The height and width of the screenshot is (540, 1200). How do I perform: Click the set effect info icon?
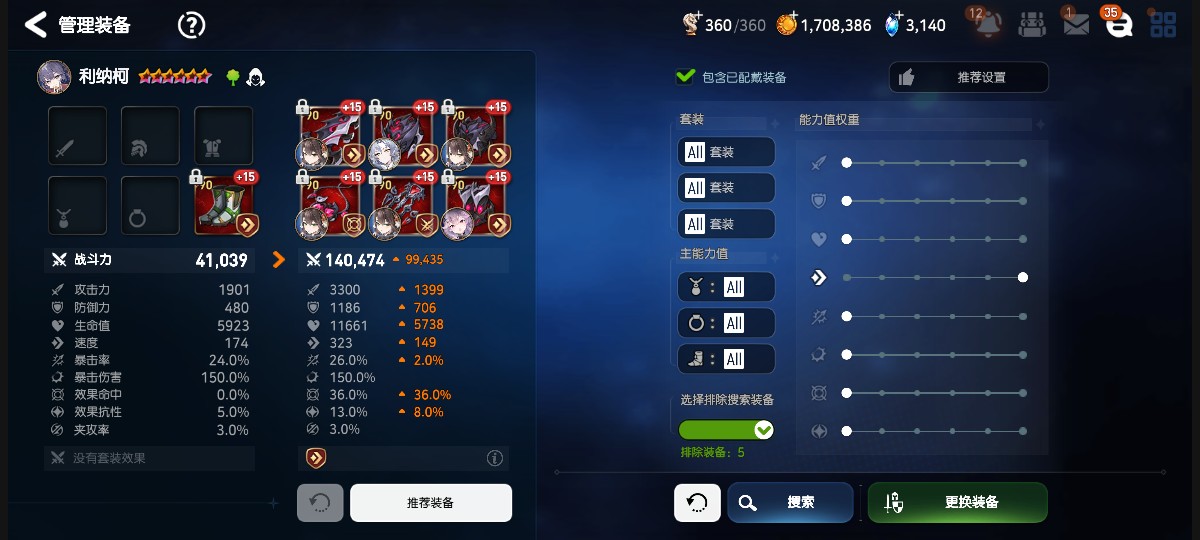[494, 458]
